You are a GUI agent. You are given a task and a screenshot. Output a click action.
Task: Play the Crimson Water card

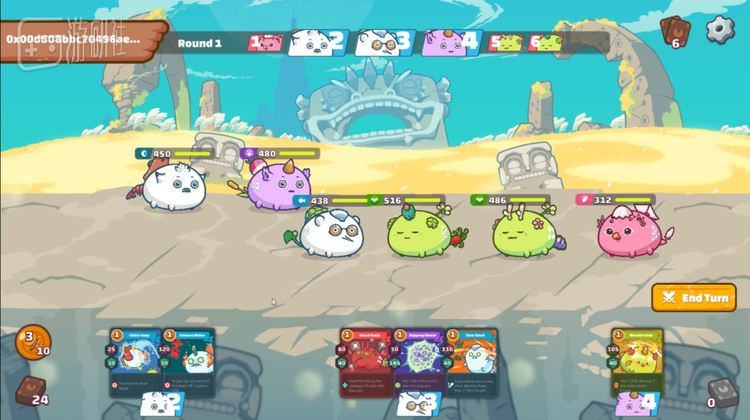pos(188,364)
